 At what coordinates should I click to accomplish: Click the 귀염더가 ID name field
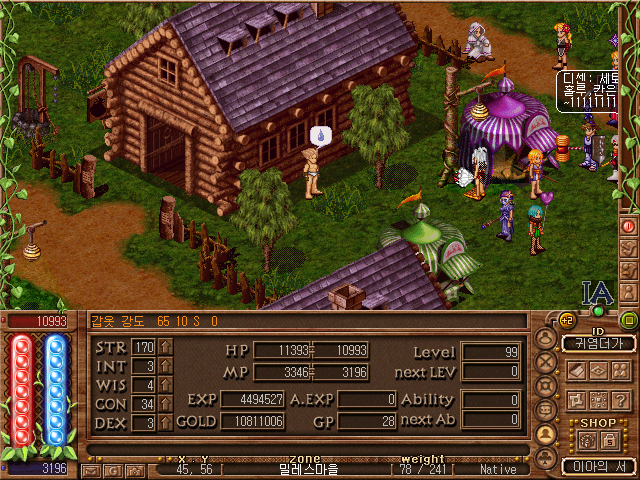point(598,344)
